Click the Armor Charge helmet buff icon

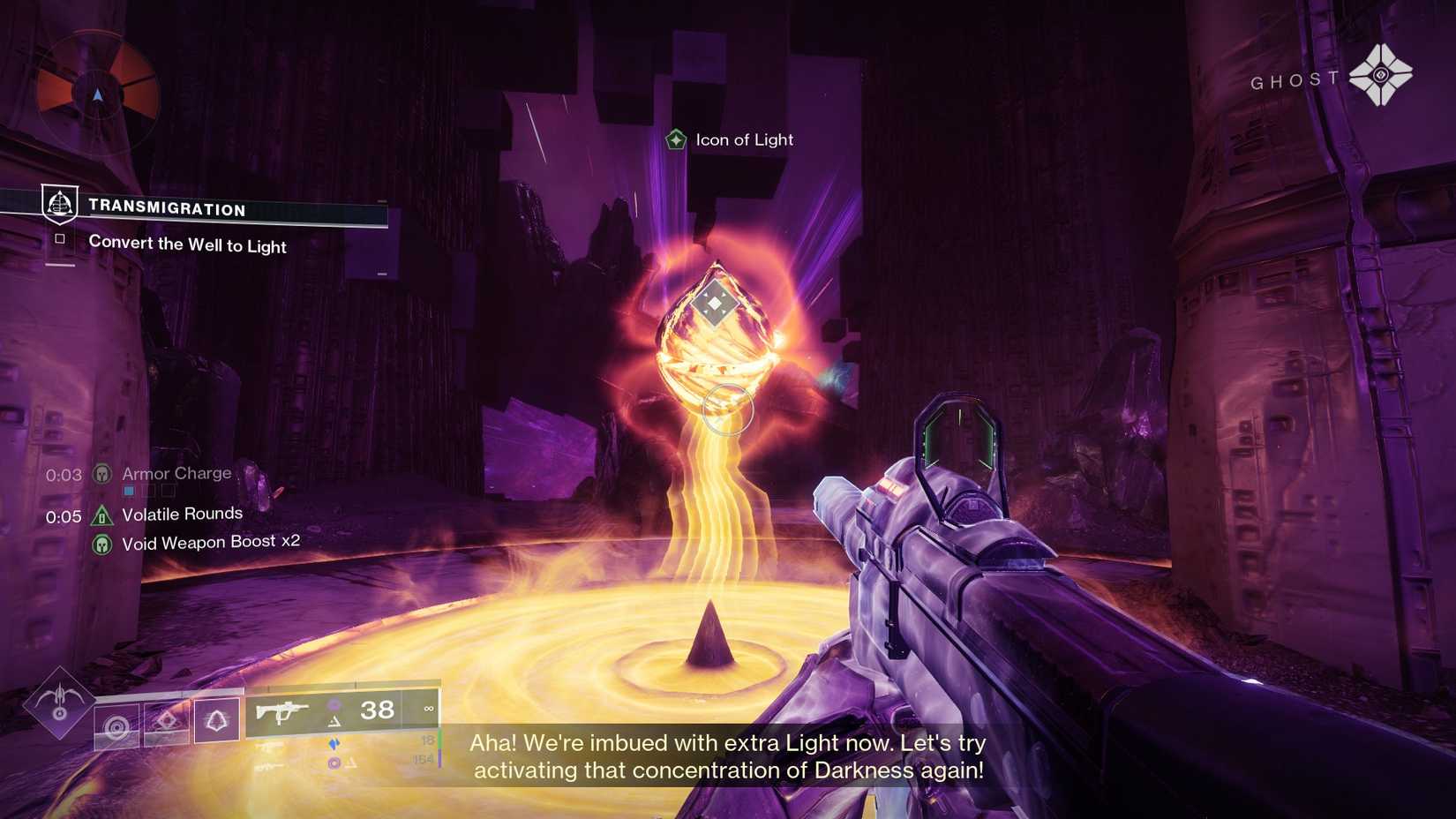(x=101, y=474)
